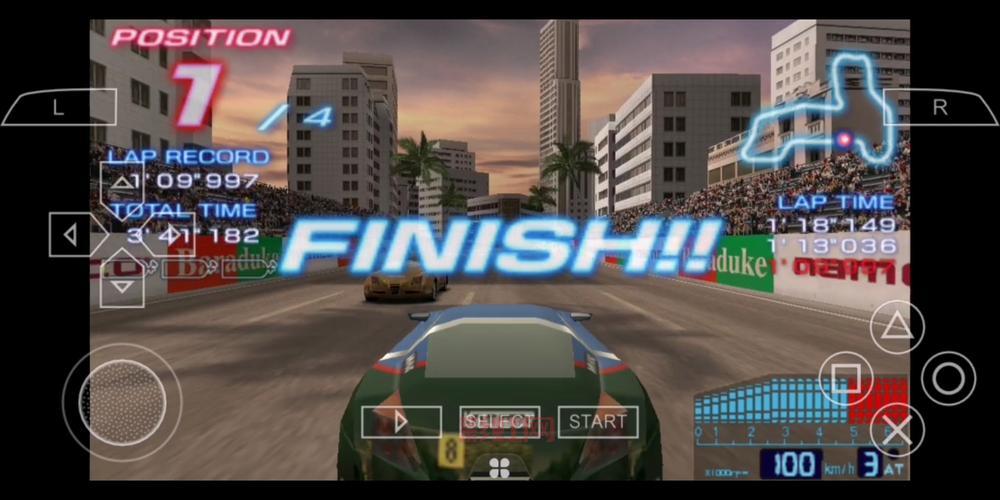The image size is (1000, 500).
Task: Click the START button
Action: 598,422
